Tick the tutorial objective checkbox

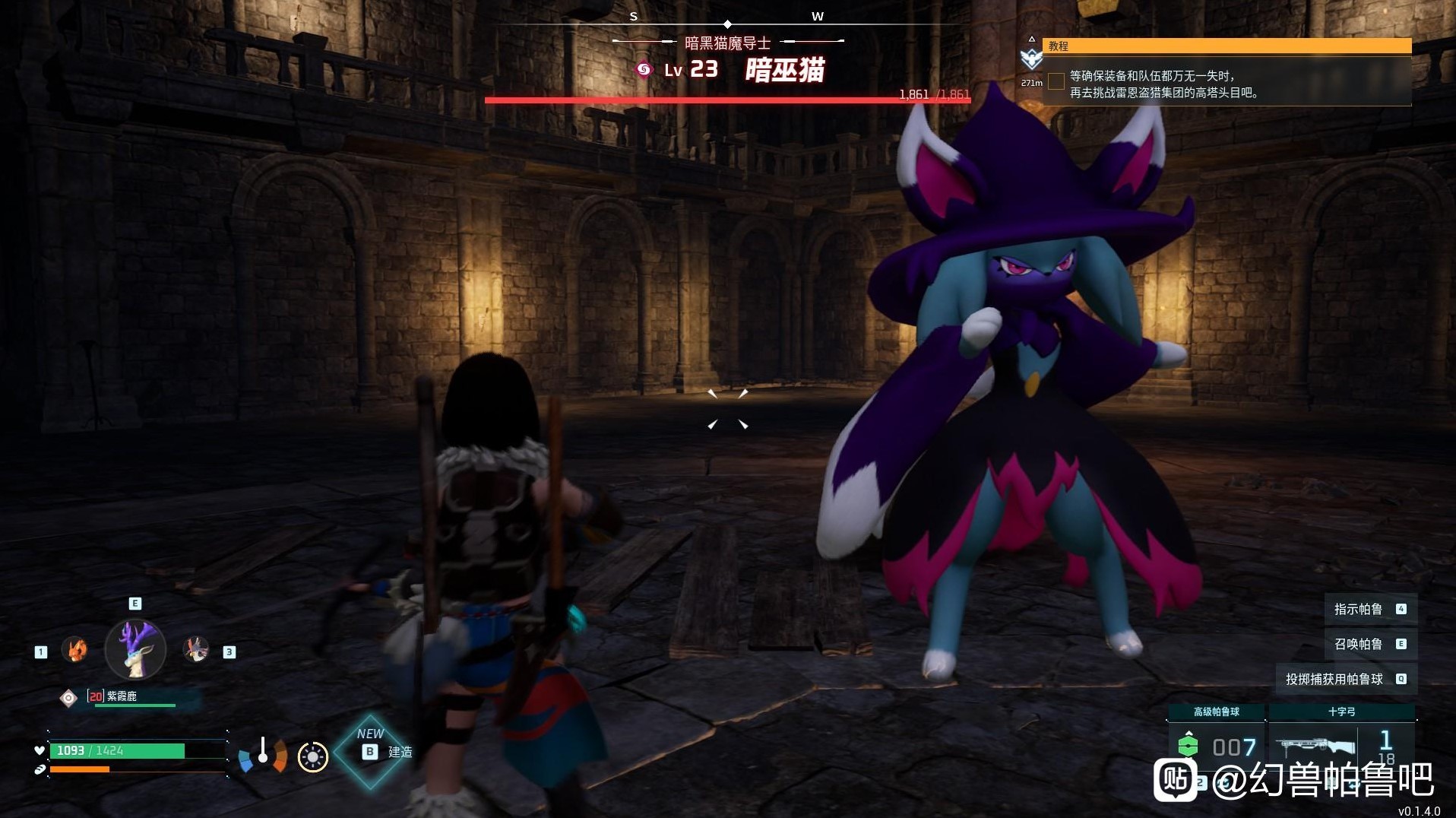[x=1056, y=81]
